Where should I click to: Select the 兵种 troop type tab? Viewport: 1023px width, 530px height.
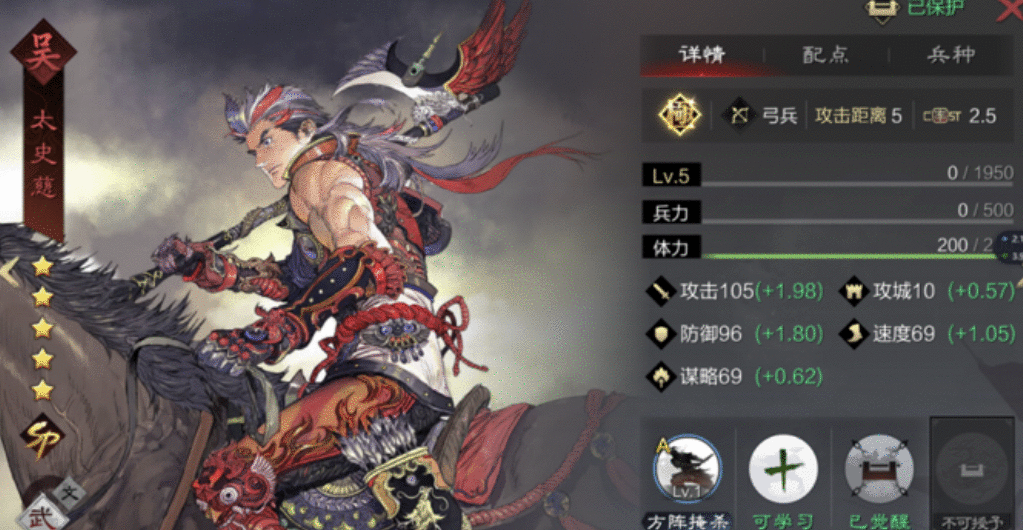[x=949, y=55]
